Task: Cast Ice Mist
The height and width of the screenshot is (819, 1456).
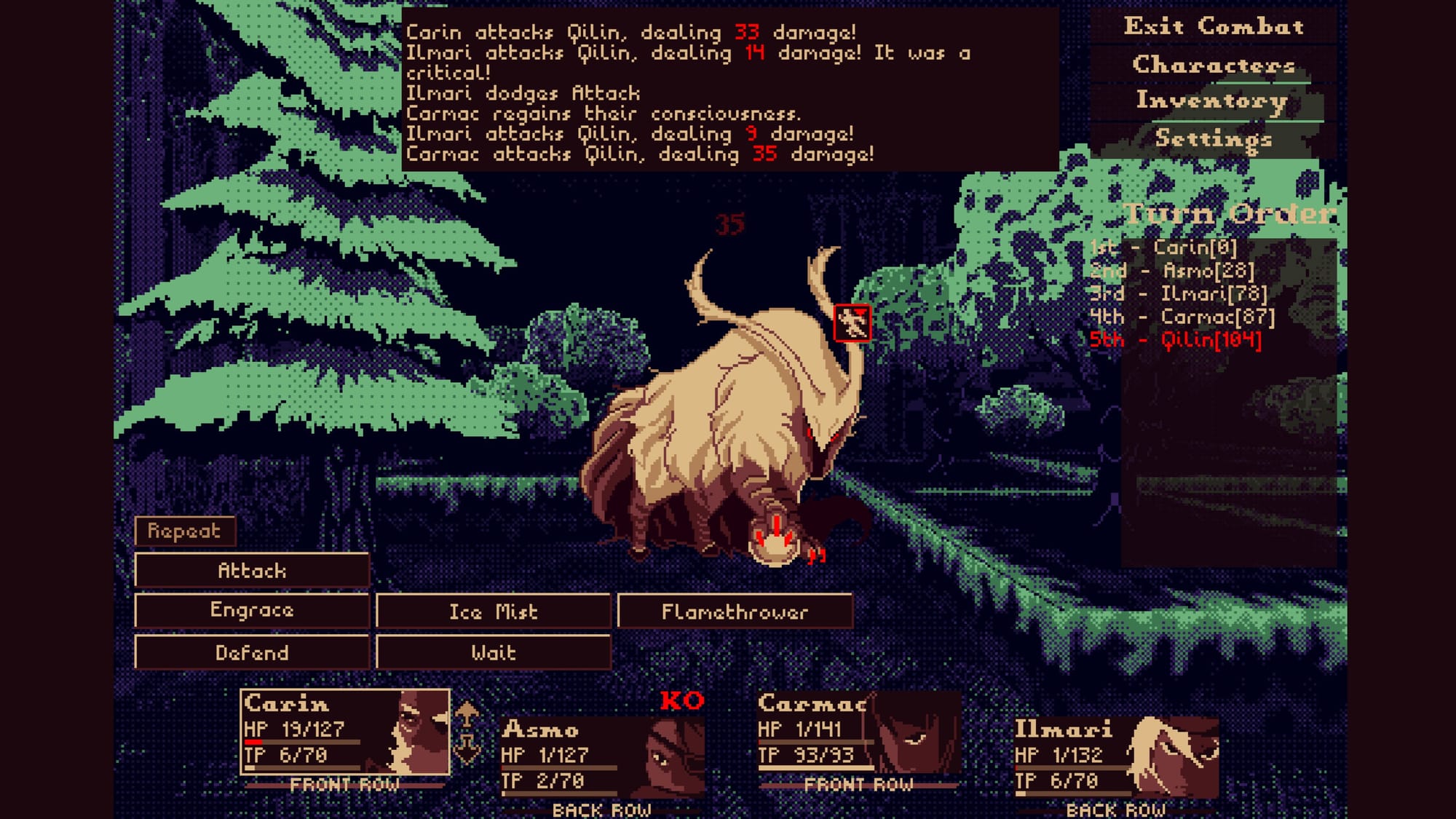Action: tap(493, 612)
